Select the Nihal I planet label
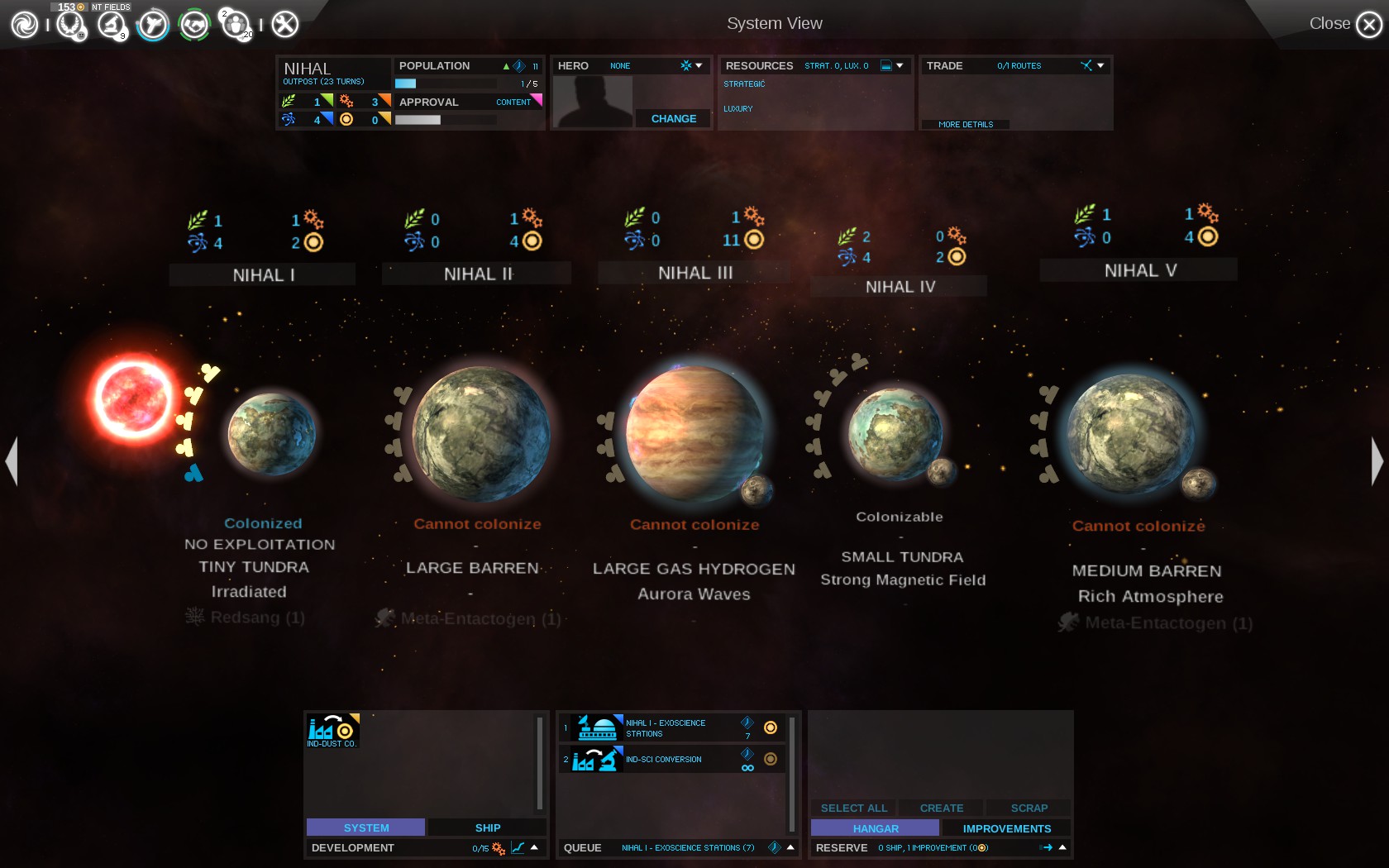Image resolution: width=1389 pixels, height=868 pixels. 263,275
